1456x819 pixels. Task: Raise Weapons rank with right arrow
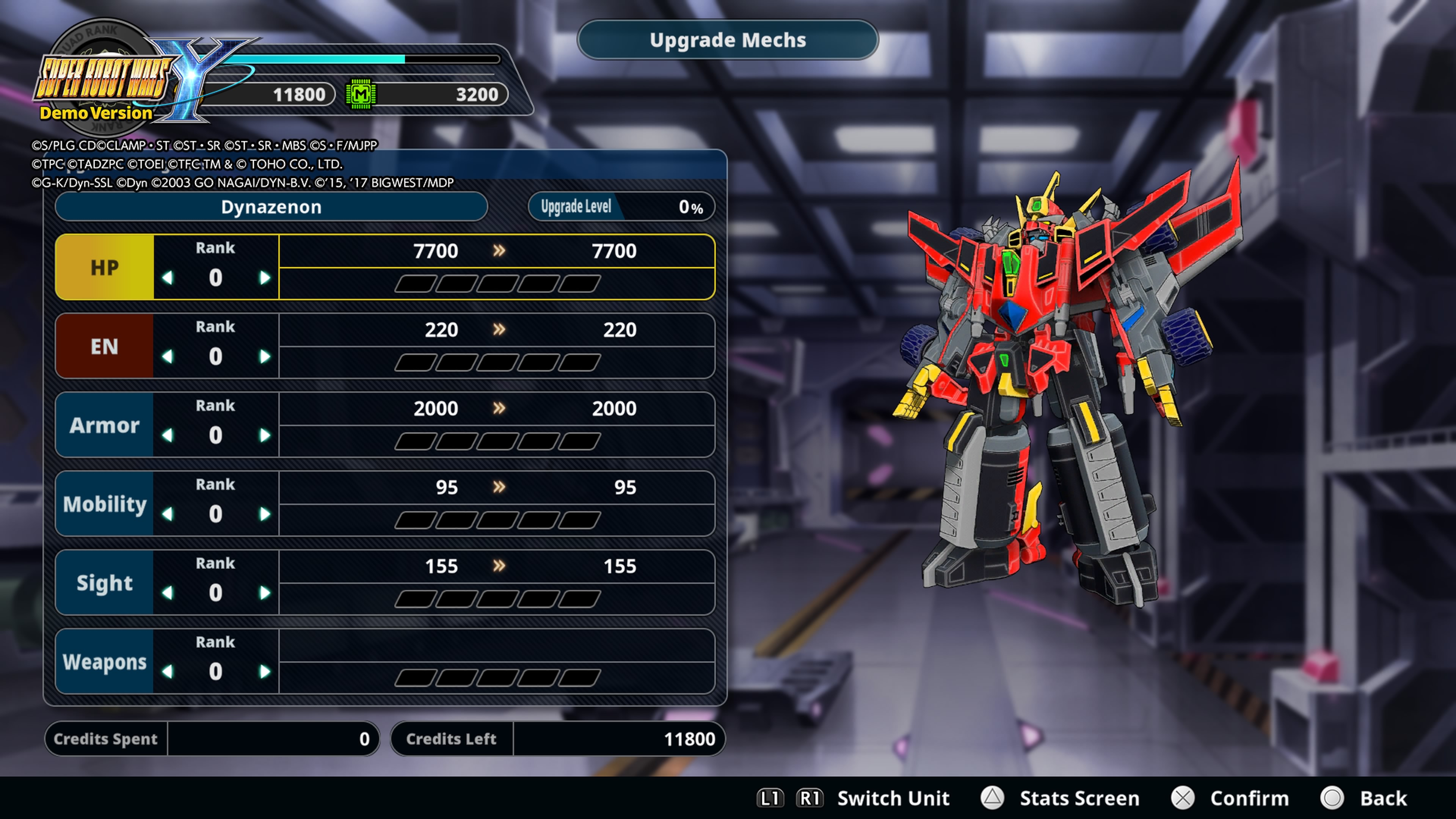(x=265, y=672)
